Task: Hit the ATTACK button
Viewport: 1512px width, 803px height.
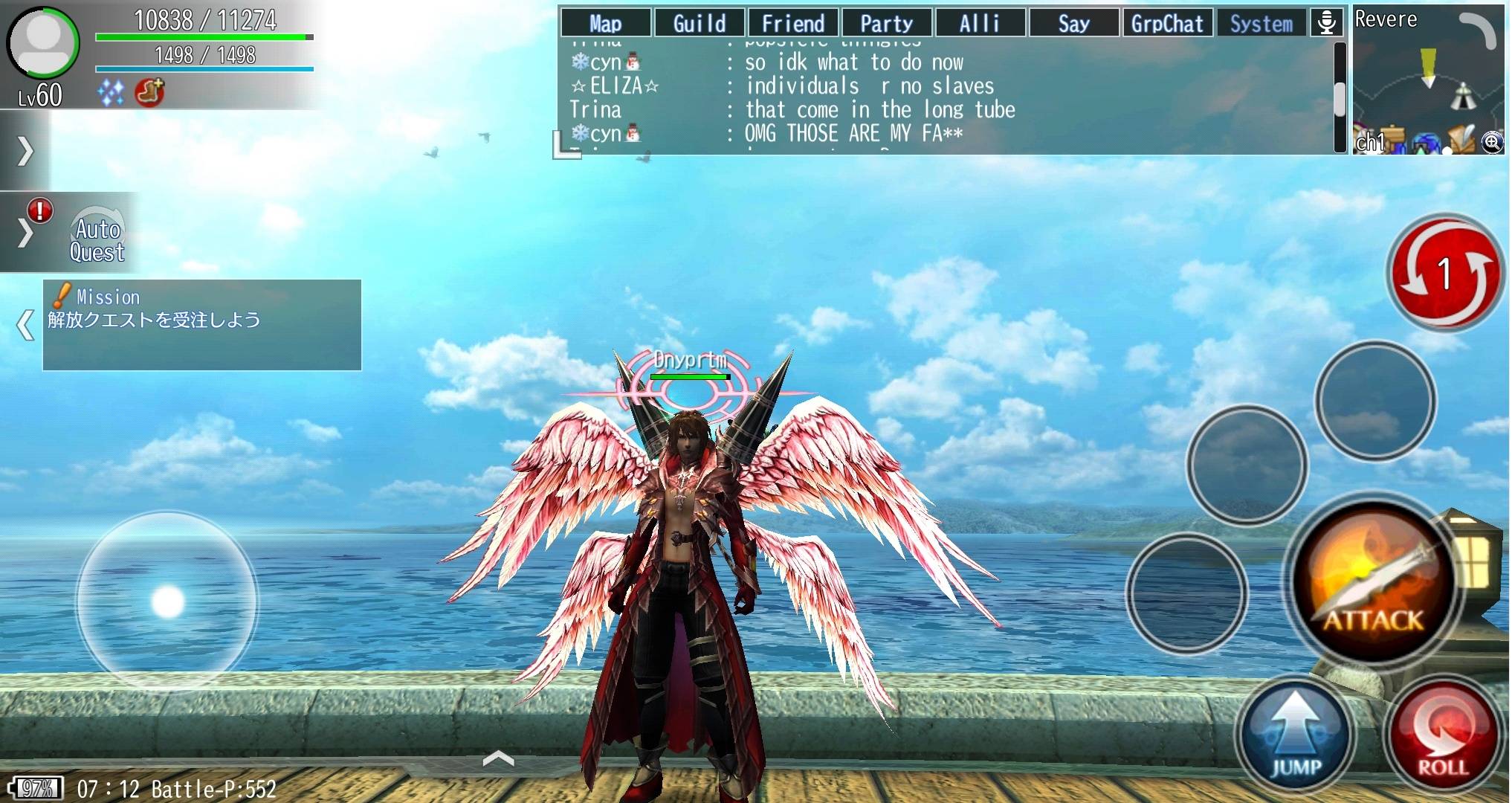Action: tap(1372, 584)
